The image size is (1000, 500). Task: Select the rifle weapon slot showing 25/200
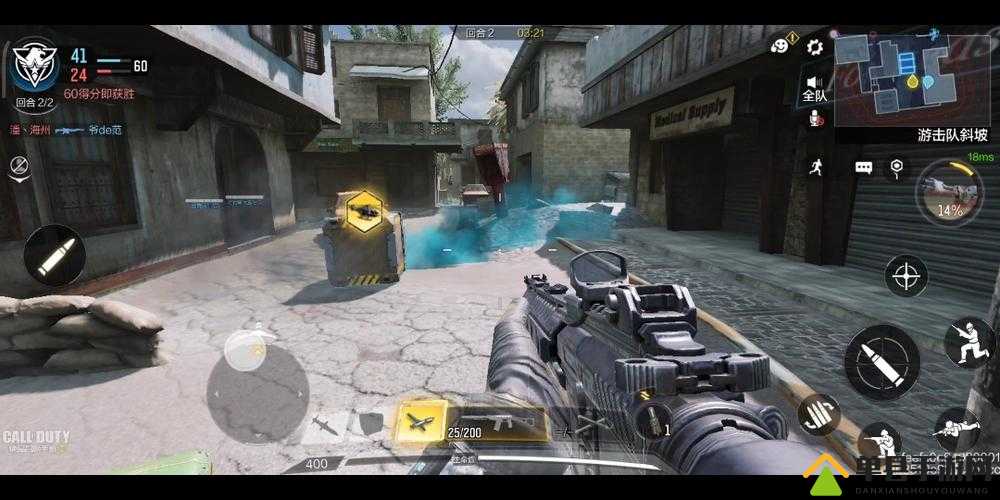coord(496,420)
